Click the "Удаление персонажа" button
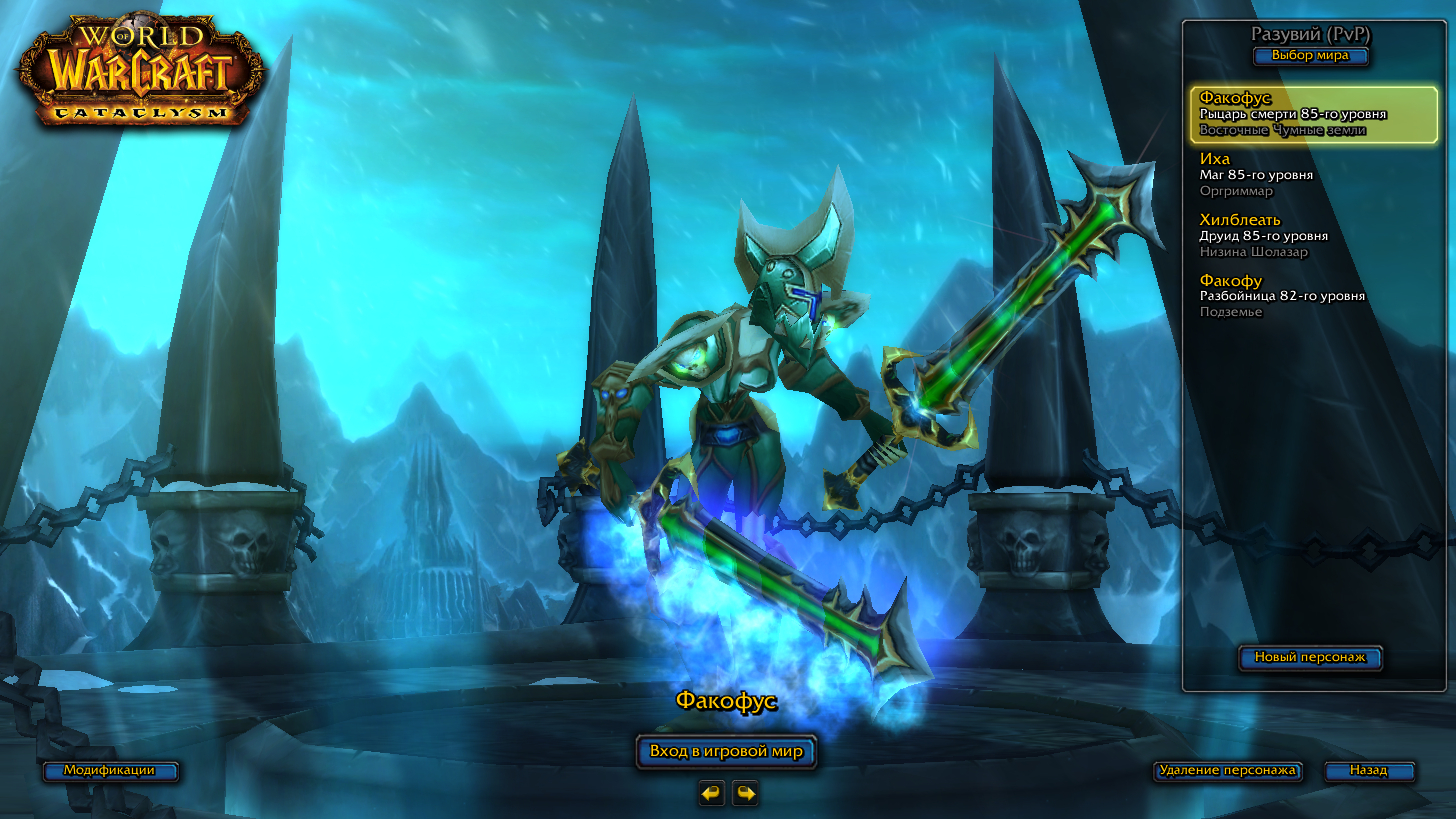The height and width of the screenshot is (819, 1456). (x=1227, y=771)
